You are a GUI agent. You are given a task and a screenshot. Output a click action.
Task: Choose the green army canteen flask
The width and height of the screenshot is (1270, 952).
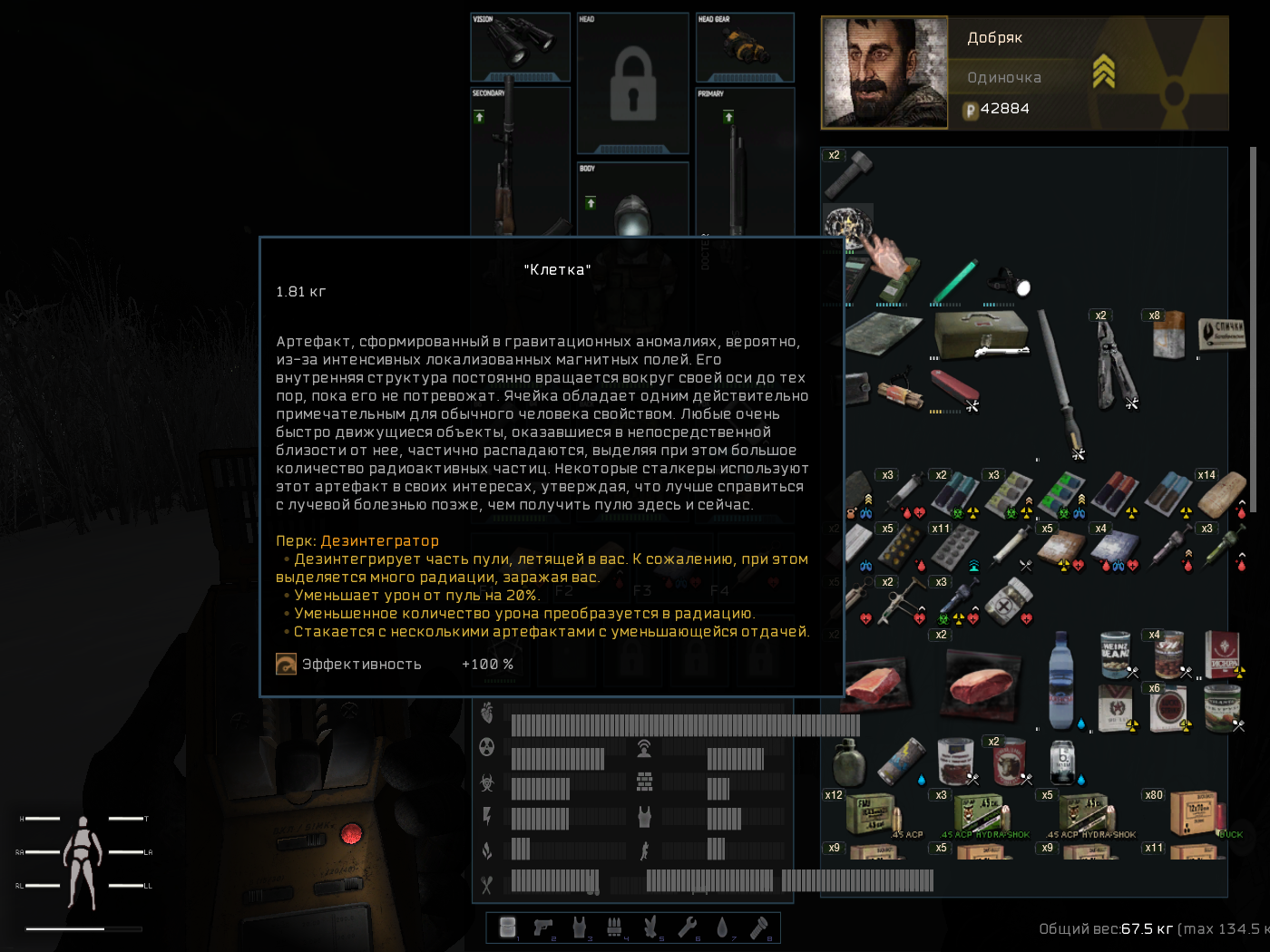(848, 763)
